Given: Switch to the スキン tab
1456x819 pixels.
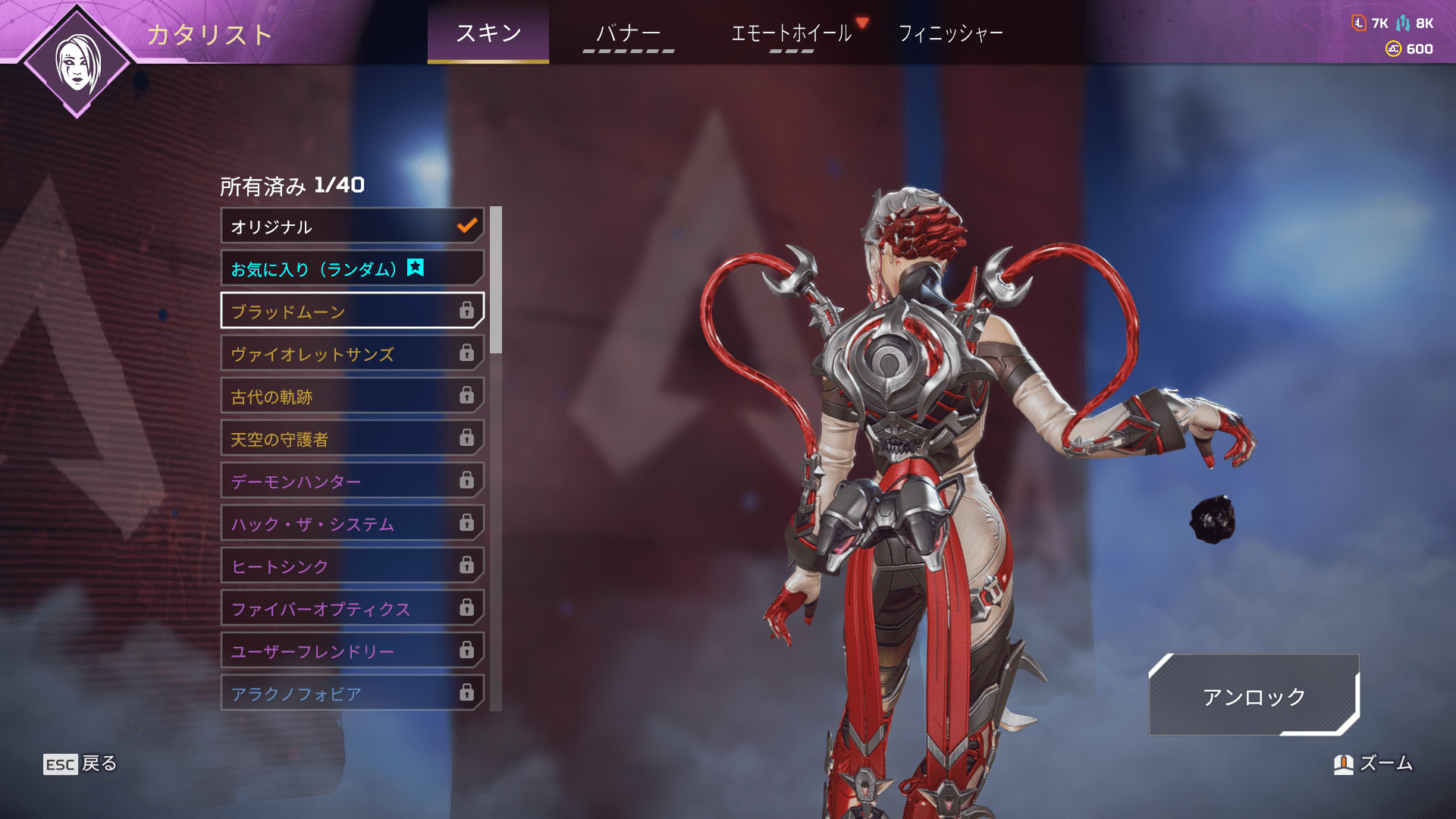Looking at the screenshot, I should (x=488, y=33).
